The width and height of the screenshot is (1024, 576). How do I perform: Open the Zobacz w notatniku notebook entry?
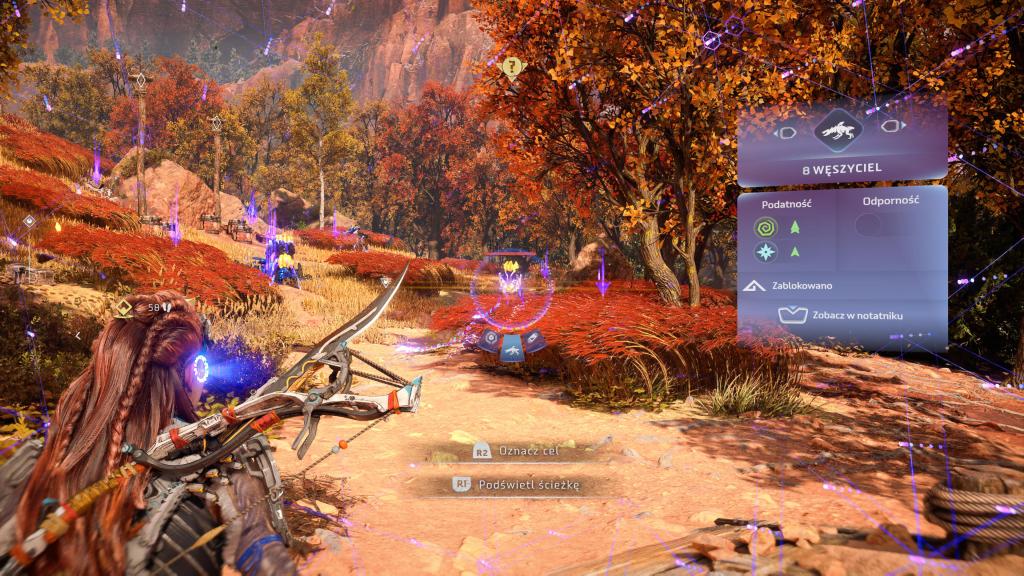[x=841, y=317]
